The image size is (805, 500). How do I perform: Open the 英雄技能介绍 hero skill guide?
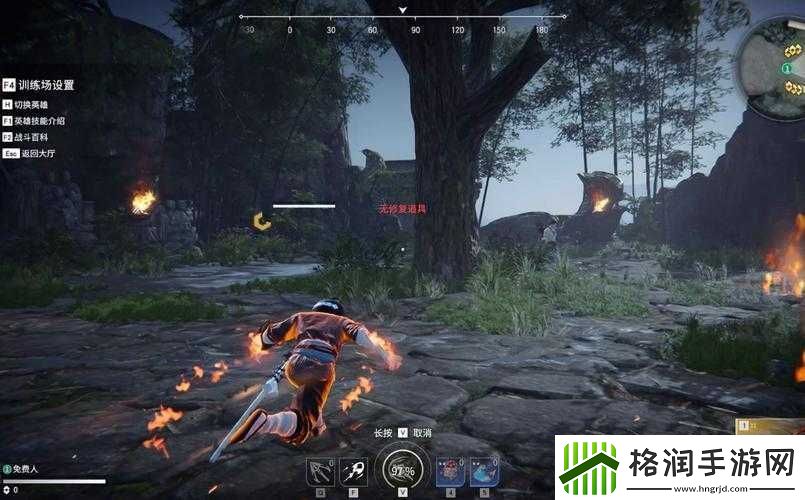pyautogui.click(x=38, y=120)
